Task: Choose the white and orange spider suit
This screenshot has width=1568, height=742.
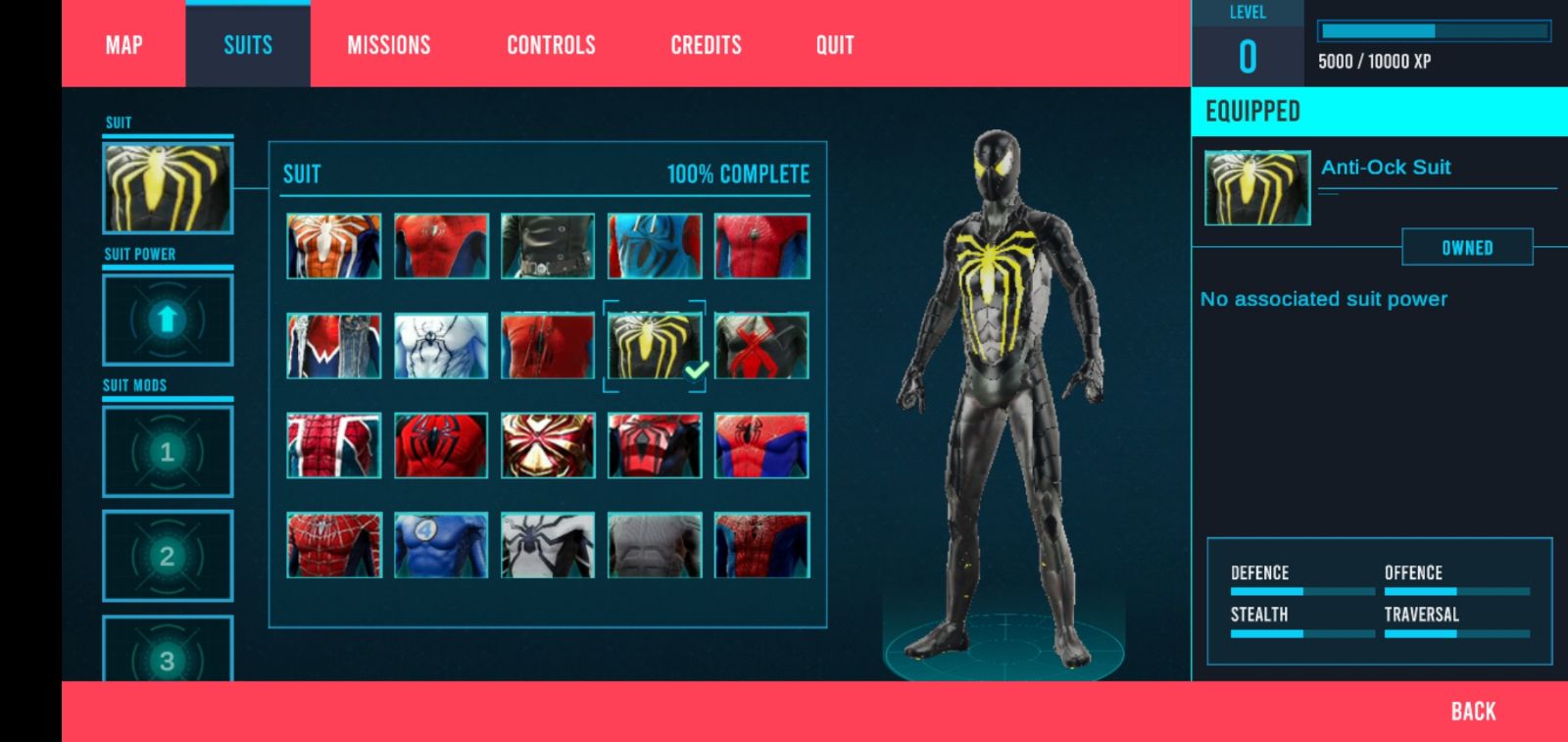Action: (x=334, y=246)
